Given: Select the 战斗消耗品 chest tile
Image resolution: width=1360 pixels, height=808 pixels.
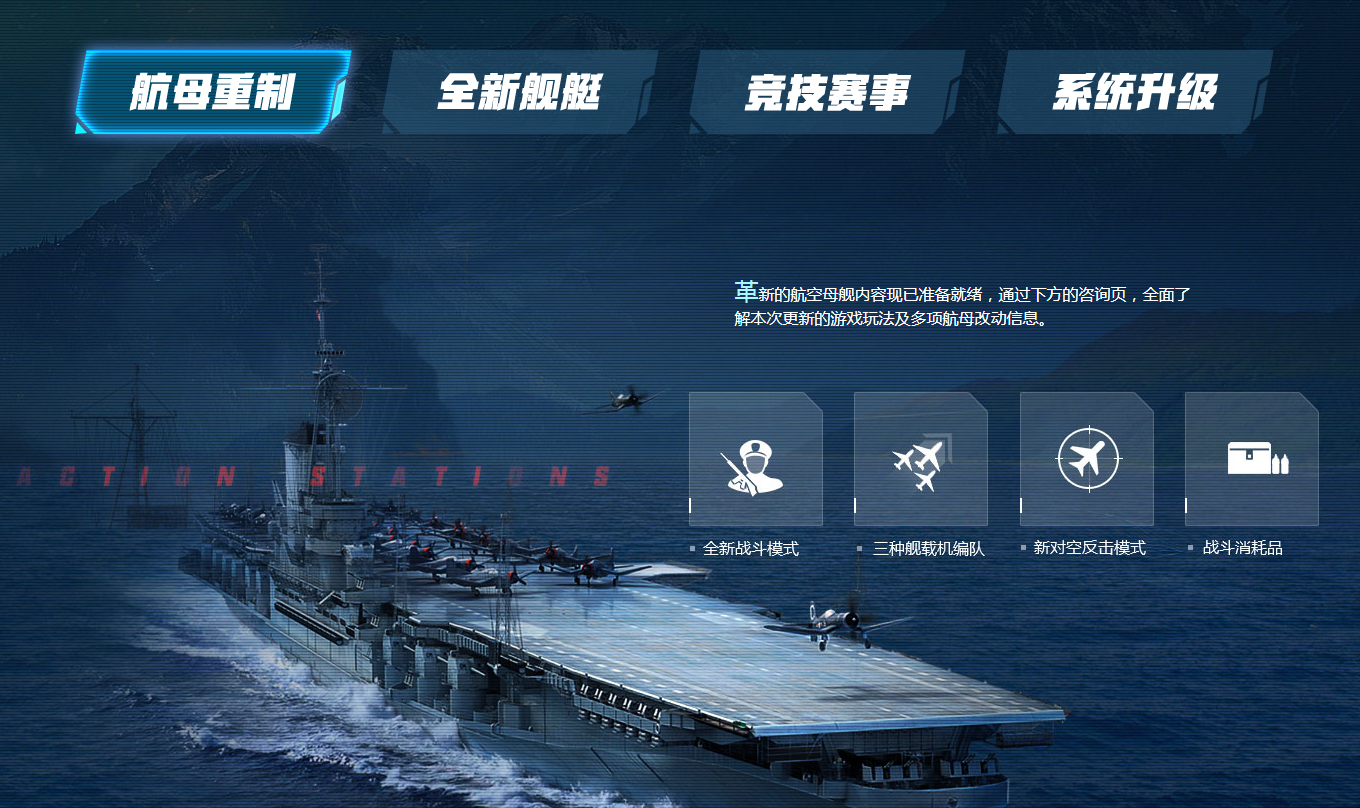Looking at the screenshot, I should (1251, 459).
